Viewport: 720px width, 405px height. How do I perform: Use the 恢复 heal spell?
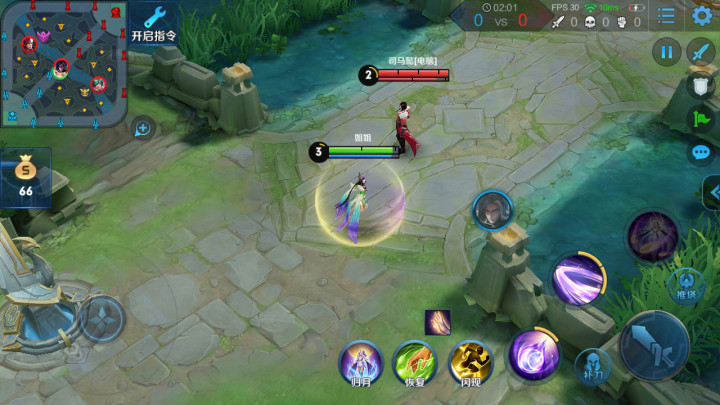[x=415, y=361]
